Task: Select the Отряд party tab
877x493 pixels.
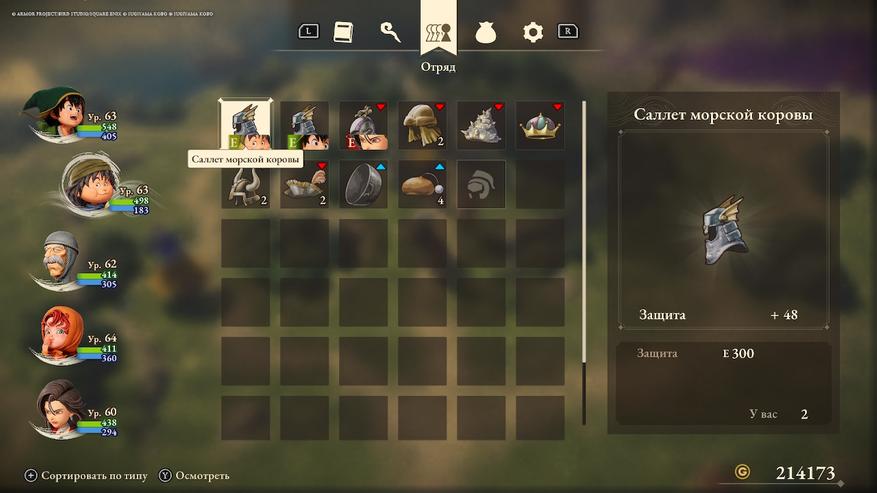Action: click(x=438, y=31)
